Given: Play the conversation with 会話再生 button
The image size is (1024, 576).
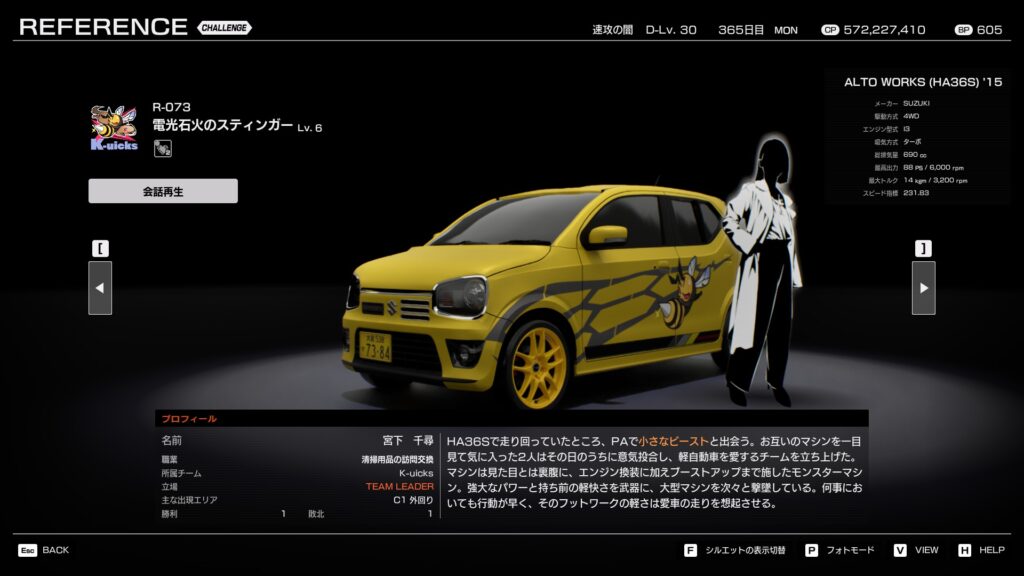Looking at the screenshot, I should [163, 191].
